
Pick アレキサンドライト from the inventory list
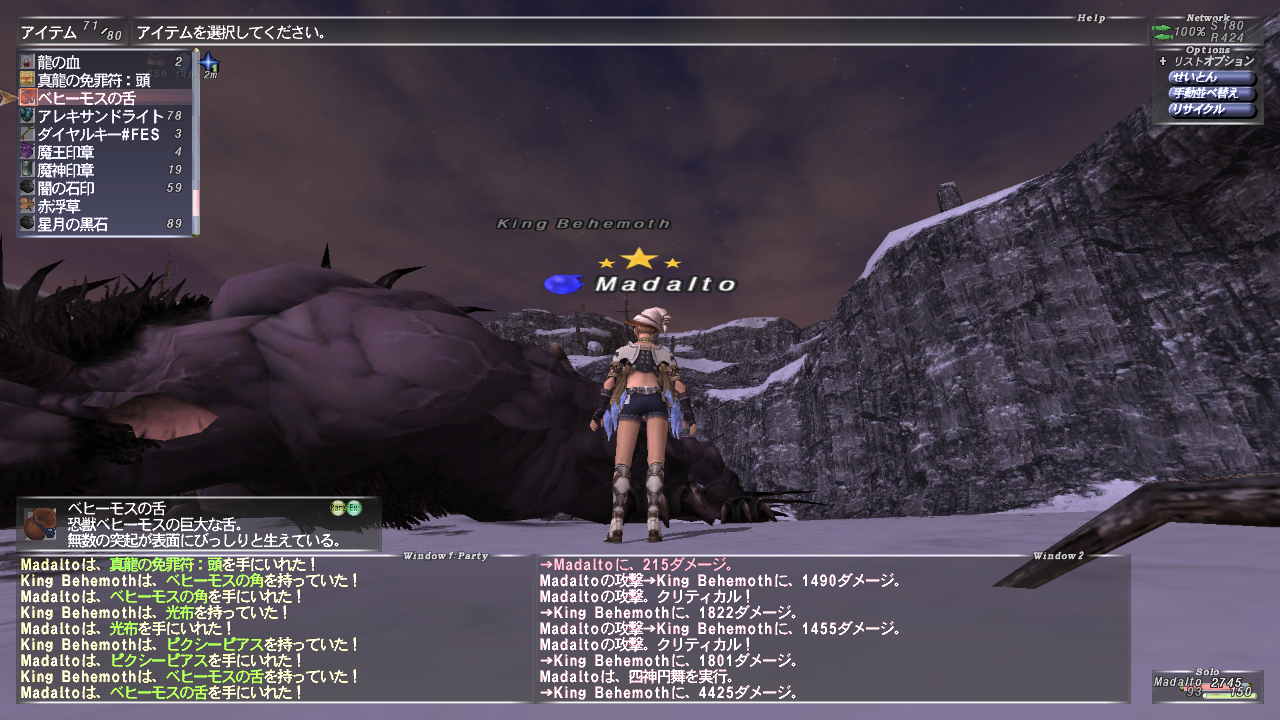pos(100,116)
